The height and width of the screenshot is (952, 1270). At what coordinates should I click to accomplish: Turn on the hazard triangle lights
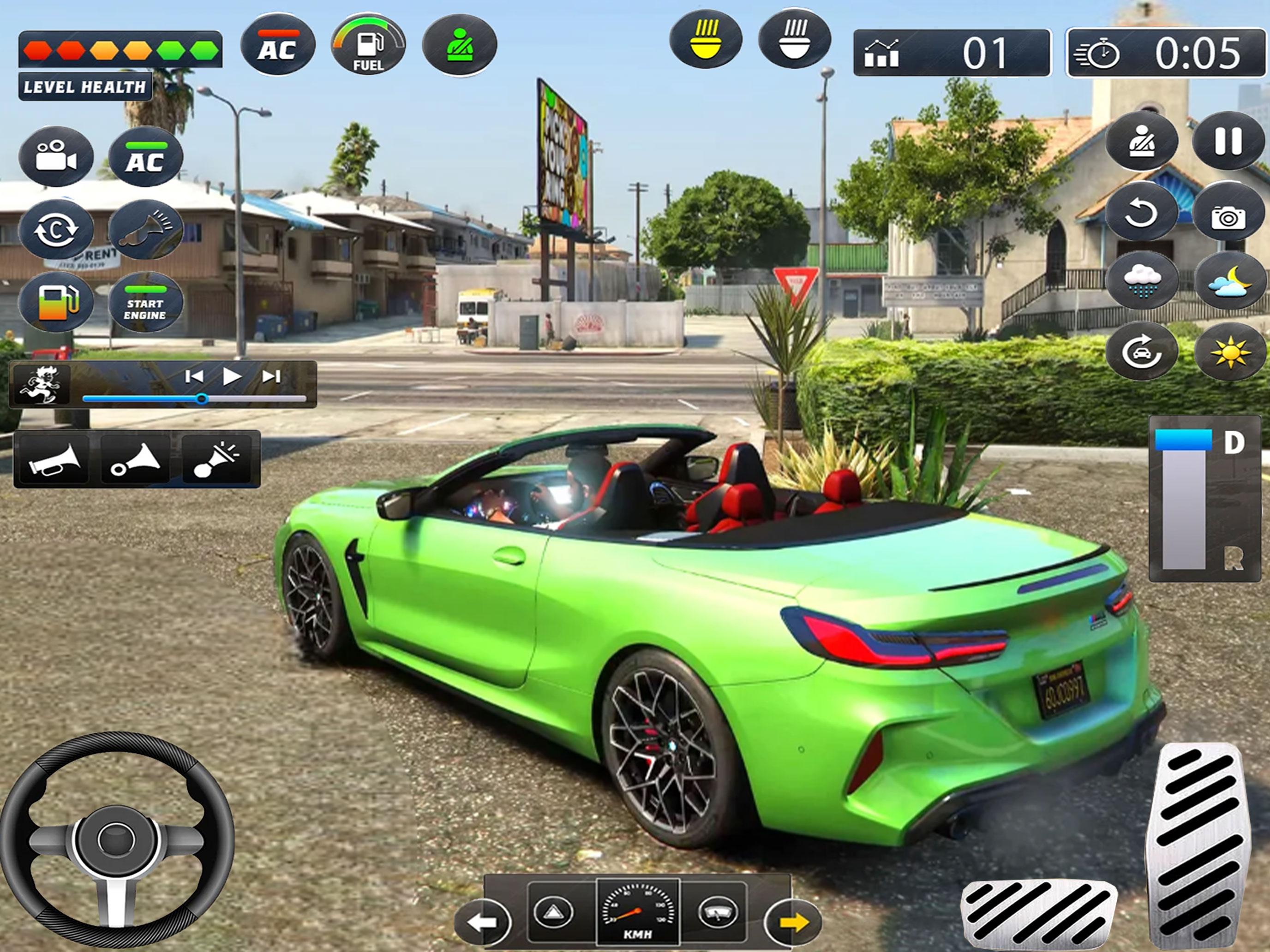[x=553, y=911]
